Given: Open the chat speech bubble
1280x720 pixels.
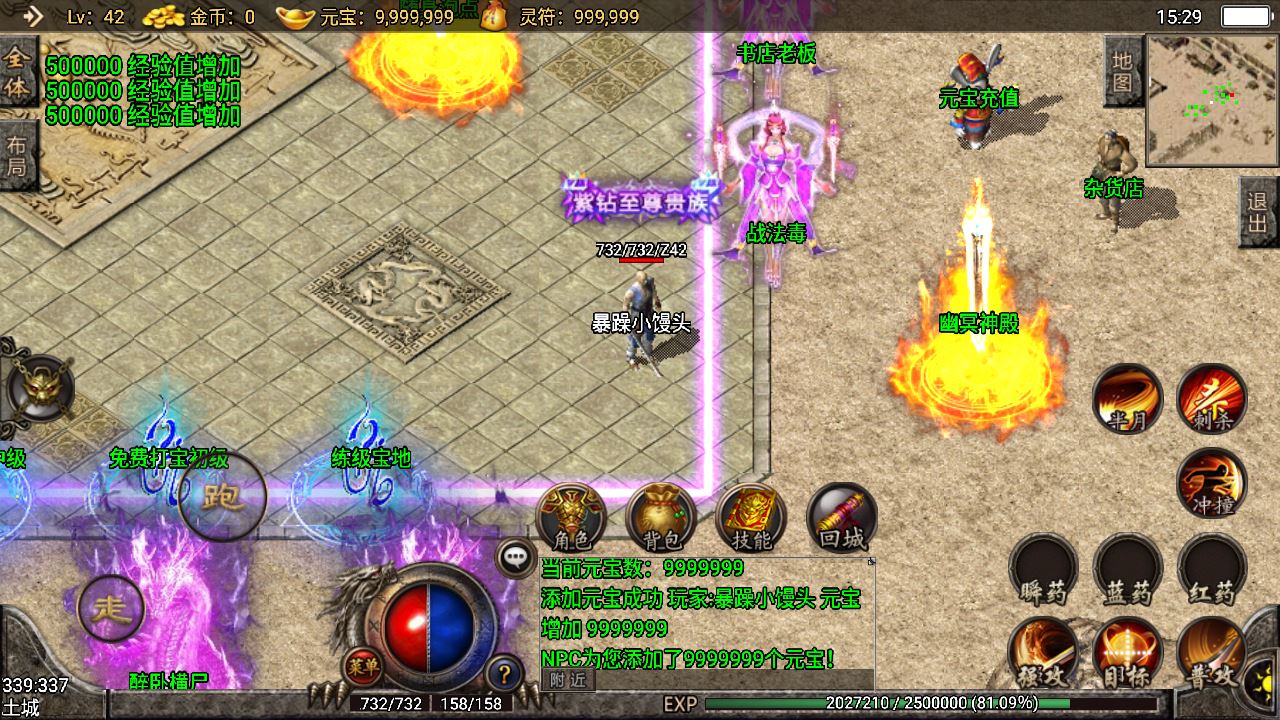Looking at the screenshot, I should pyautogui.click(x=516, y=558).
